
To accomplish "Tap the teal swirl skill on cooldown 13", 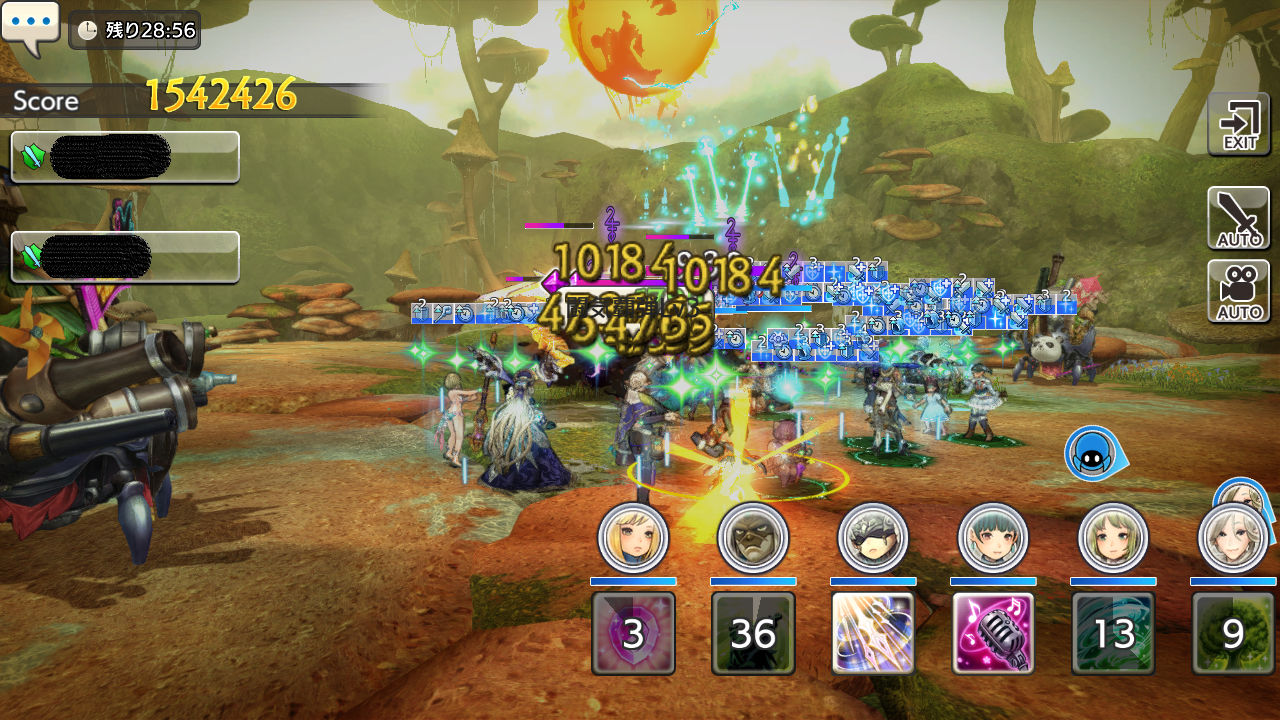I will click(x=1113, y=633).
